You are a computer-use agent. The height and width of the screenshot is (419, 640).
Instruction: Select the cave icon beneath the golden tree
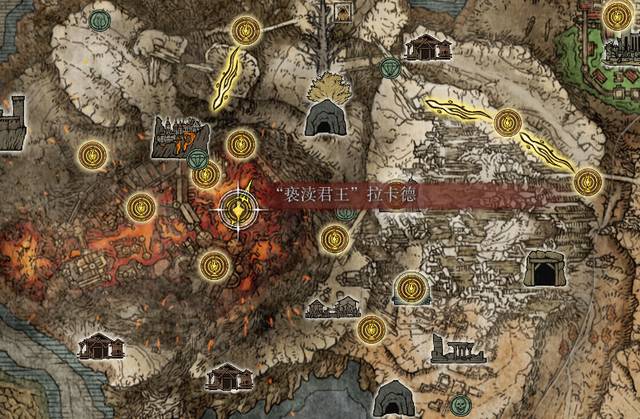(325, 119)
